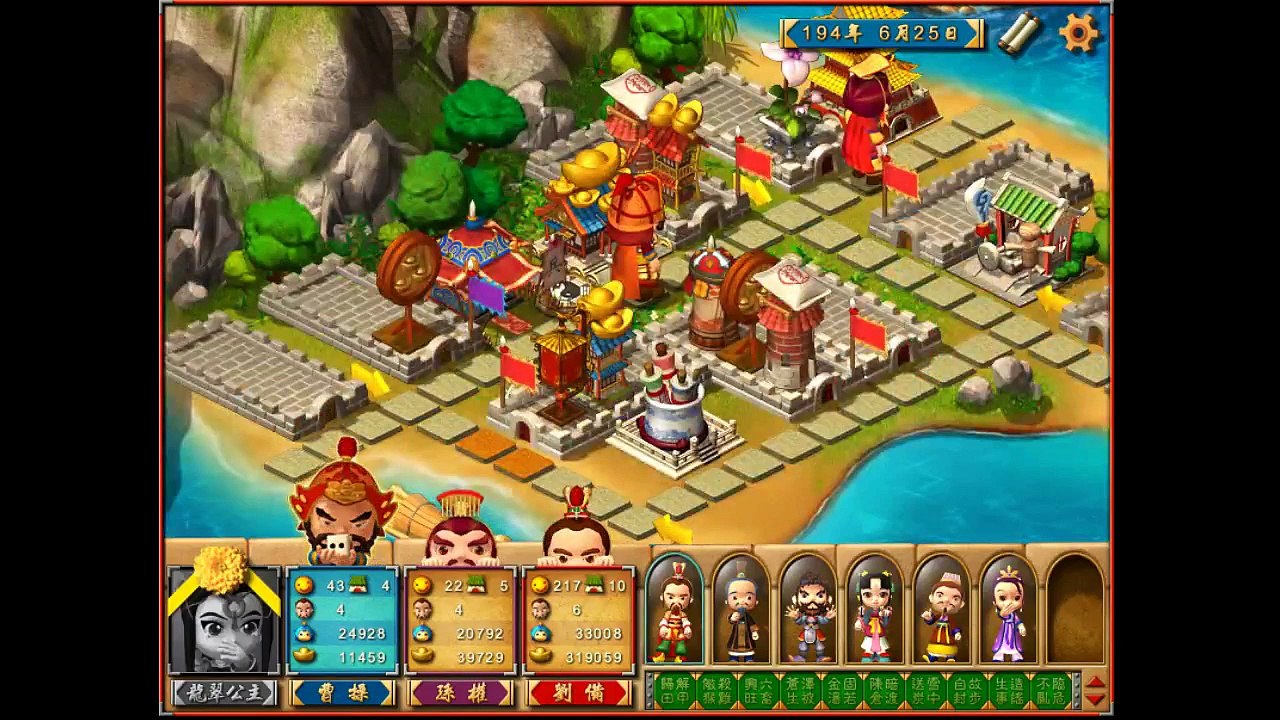The image size is (1280, 720).
Task: Choose the blue-haired advisor in black robe
Action: click(741, 608)
